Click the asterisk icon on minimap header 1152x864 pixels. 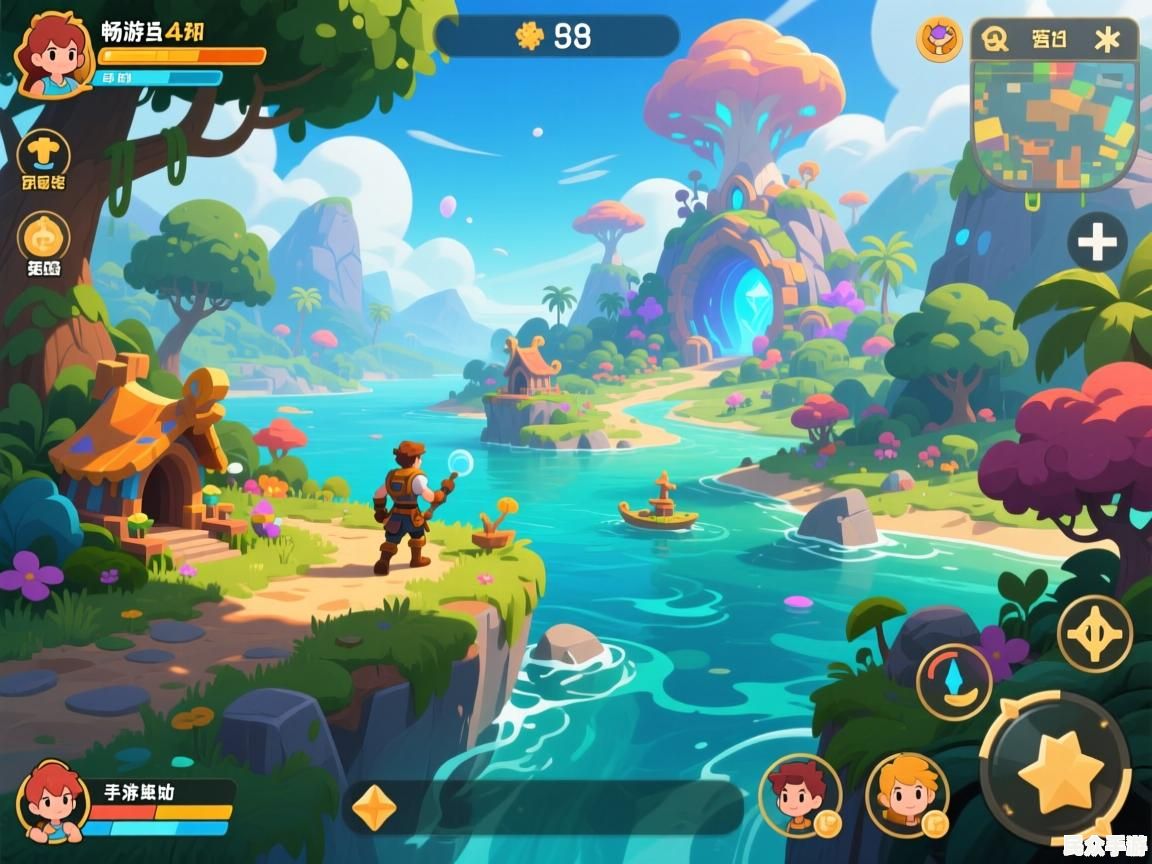pyautogui.click(x=1107, y=39)
